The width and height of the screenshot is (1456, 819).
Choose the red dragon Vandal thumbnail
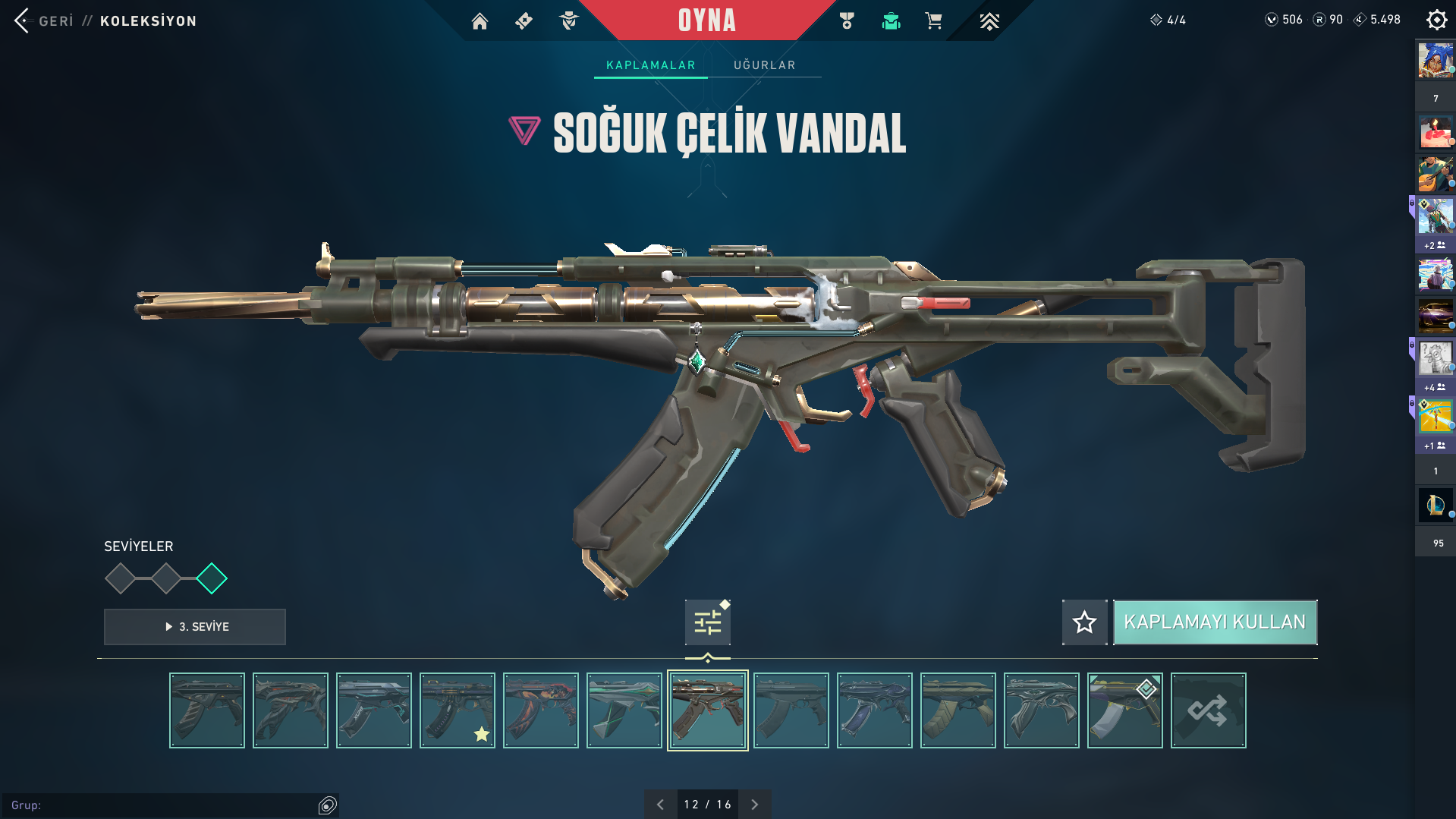coord(541,710)
